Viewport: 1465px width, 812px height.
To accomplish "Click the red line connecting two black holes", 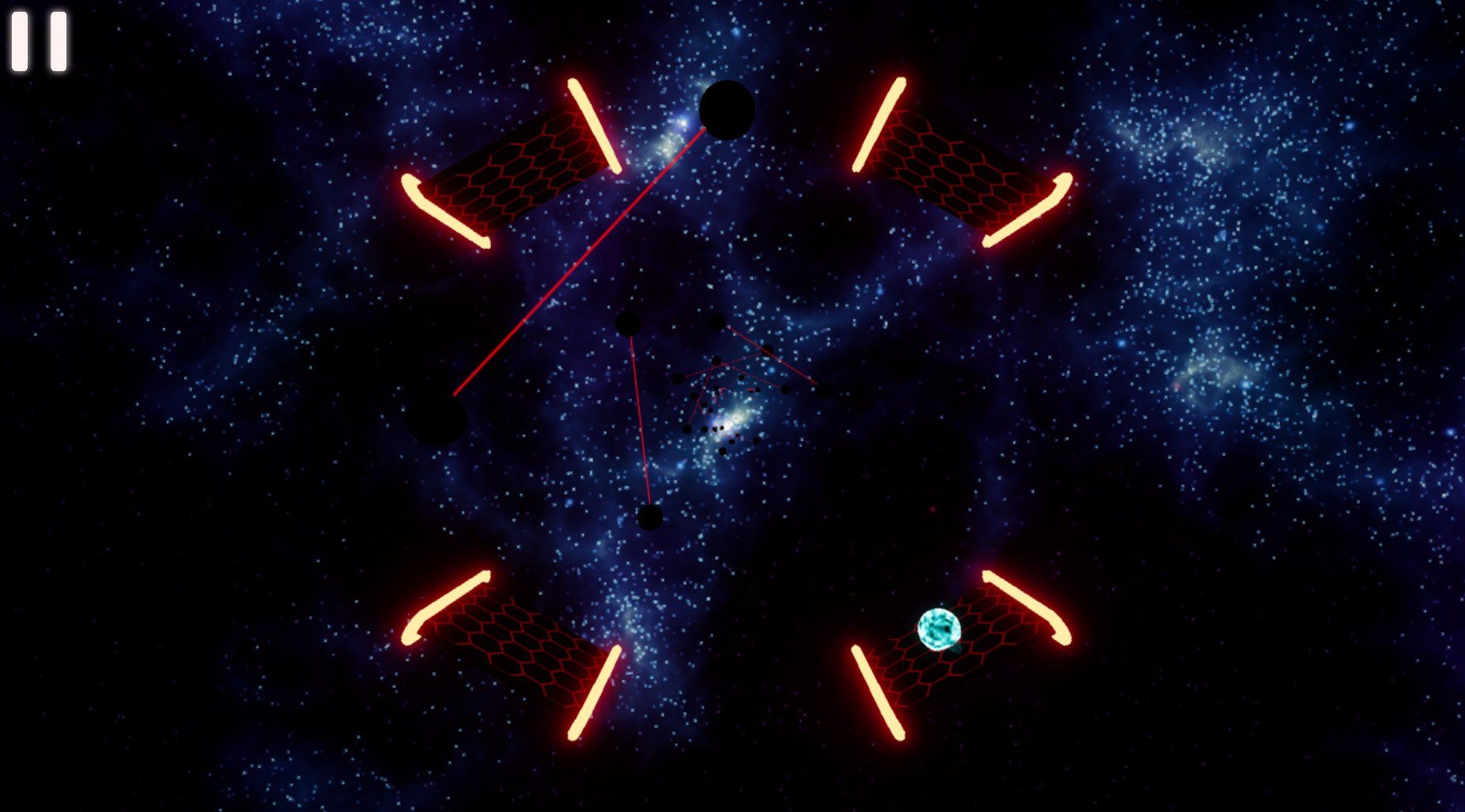I will coord(639,418).
